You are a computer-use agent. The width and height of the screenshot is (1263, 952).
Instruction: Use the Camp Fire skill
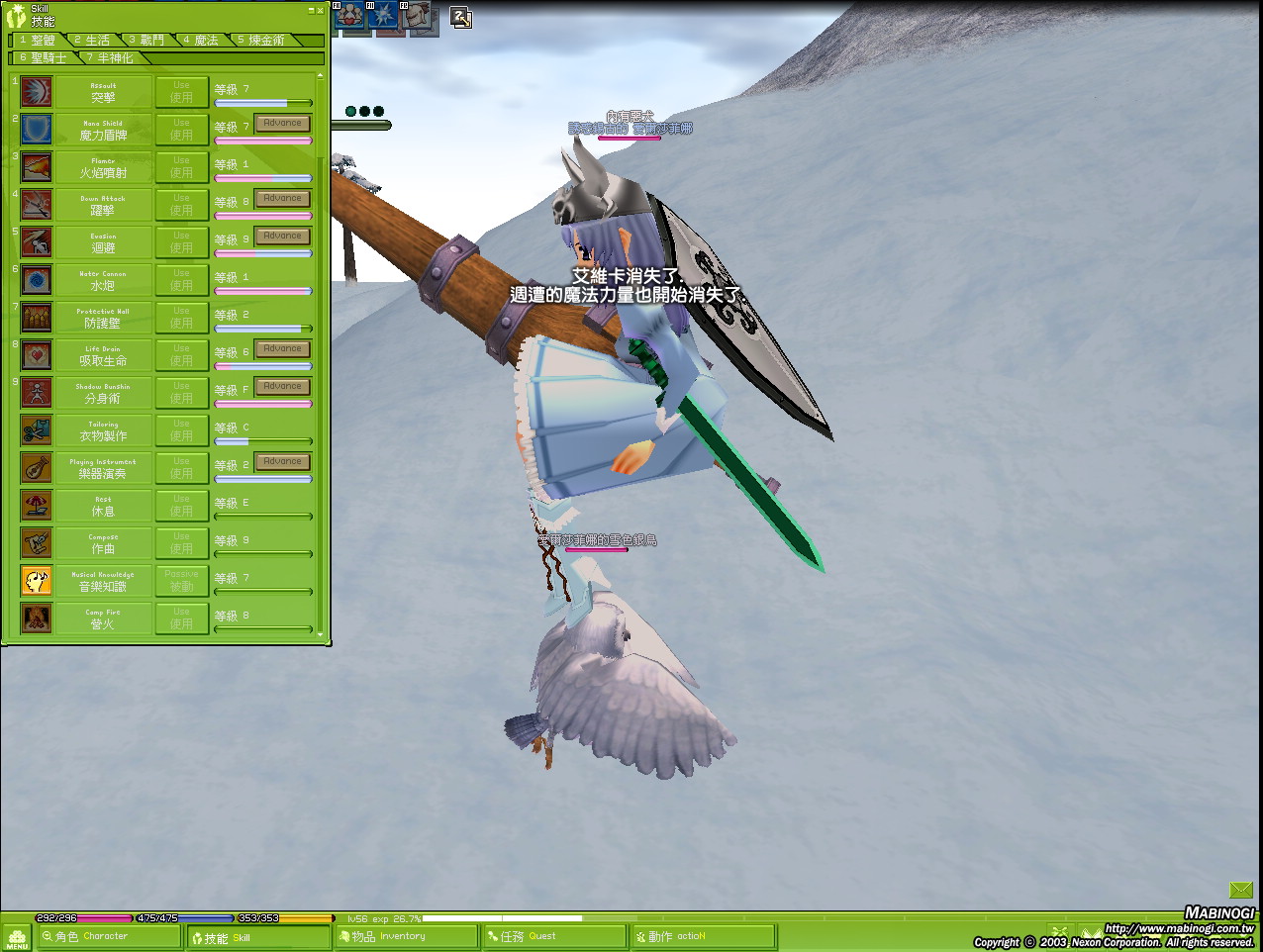[181, 619]
